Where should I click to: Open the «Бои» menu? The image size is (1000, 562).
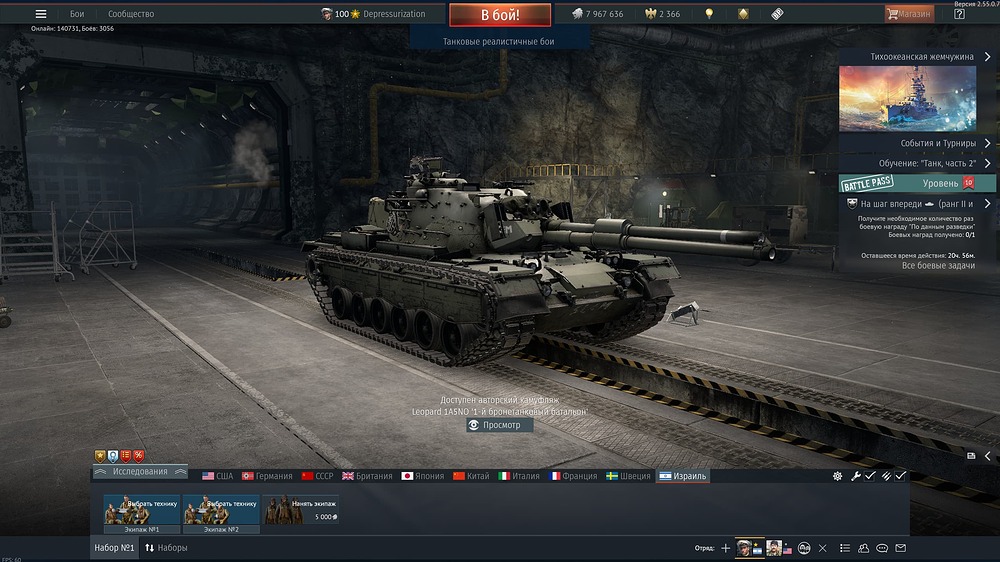77,14
